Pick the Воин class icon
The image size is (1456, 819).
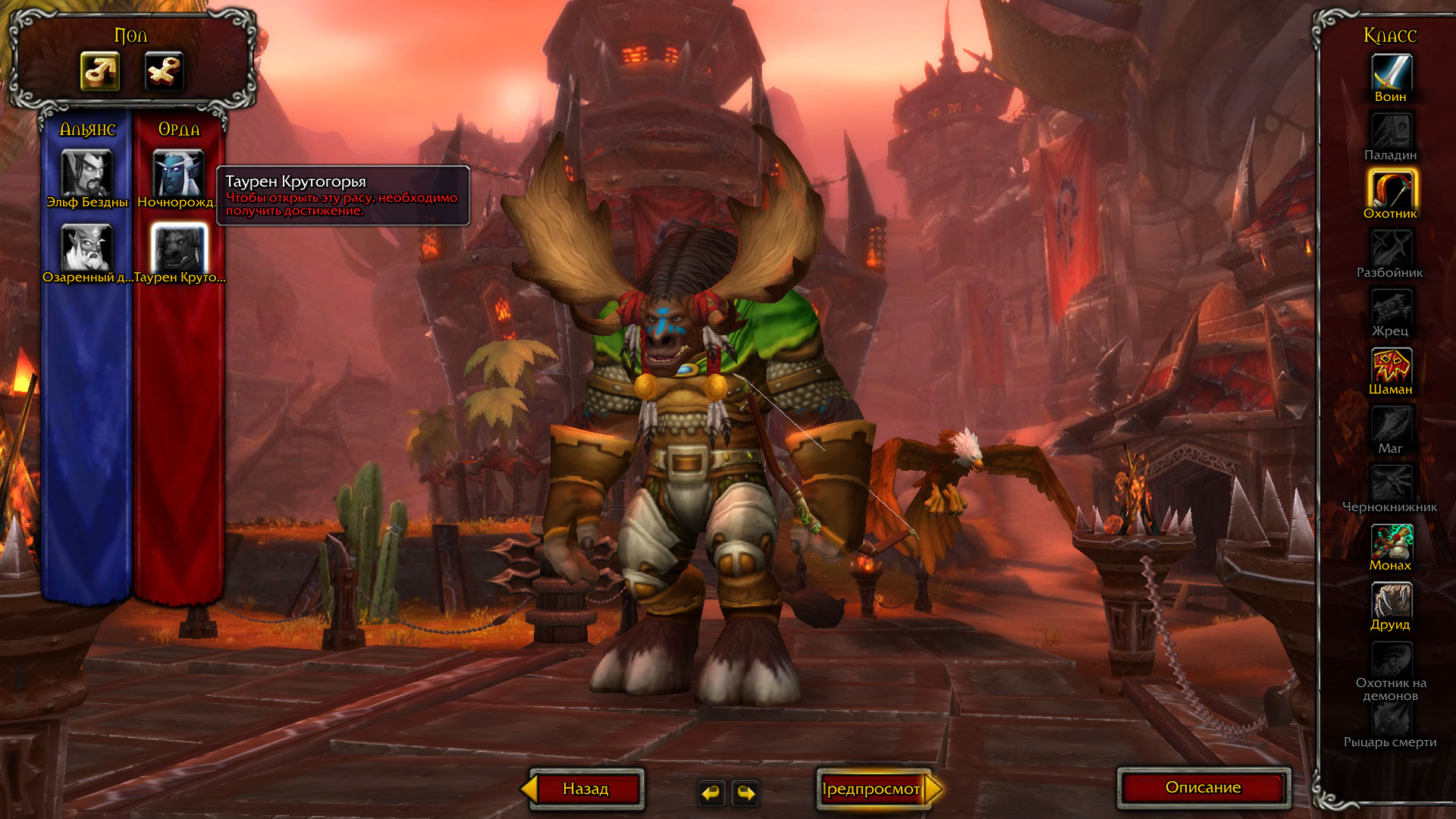click(x=1391, y=73)
